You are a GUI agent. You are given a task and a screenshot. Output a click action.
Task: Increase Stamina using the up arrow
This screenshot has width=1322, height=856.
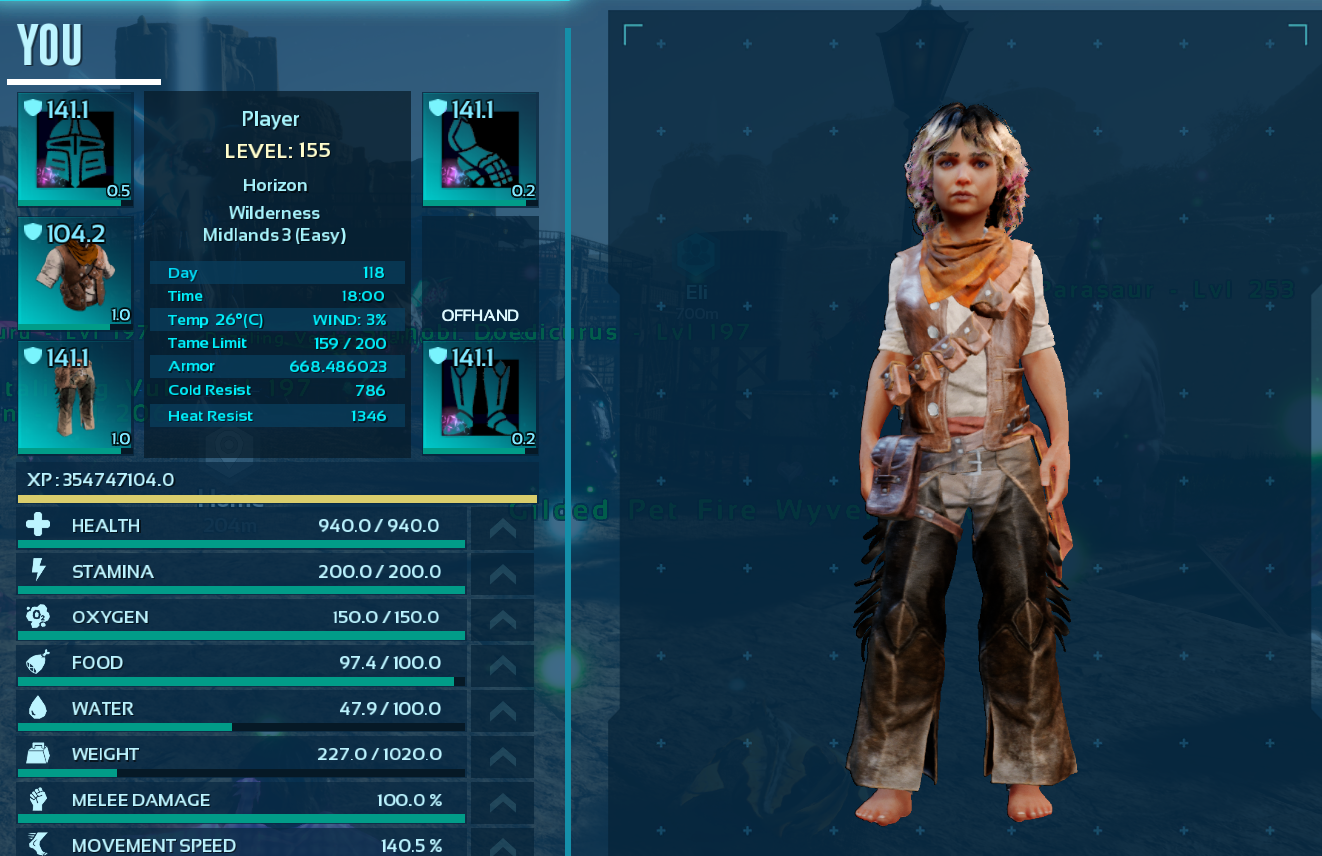pos(503,573)
